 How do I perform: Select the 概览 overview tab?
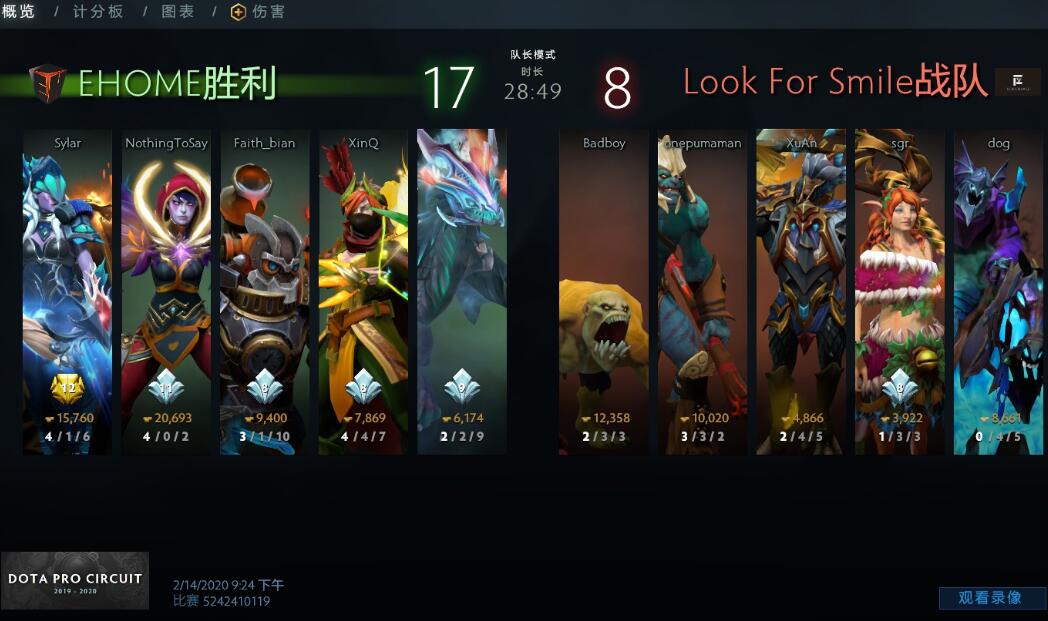[x=19, y=12]
